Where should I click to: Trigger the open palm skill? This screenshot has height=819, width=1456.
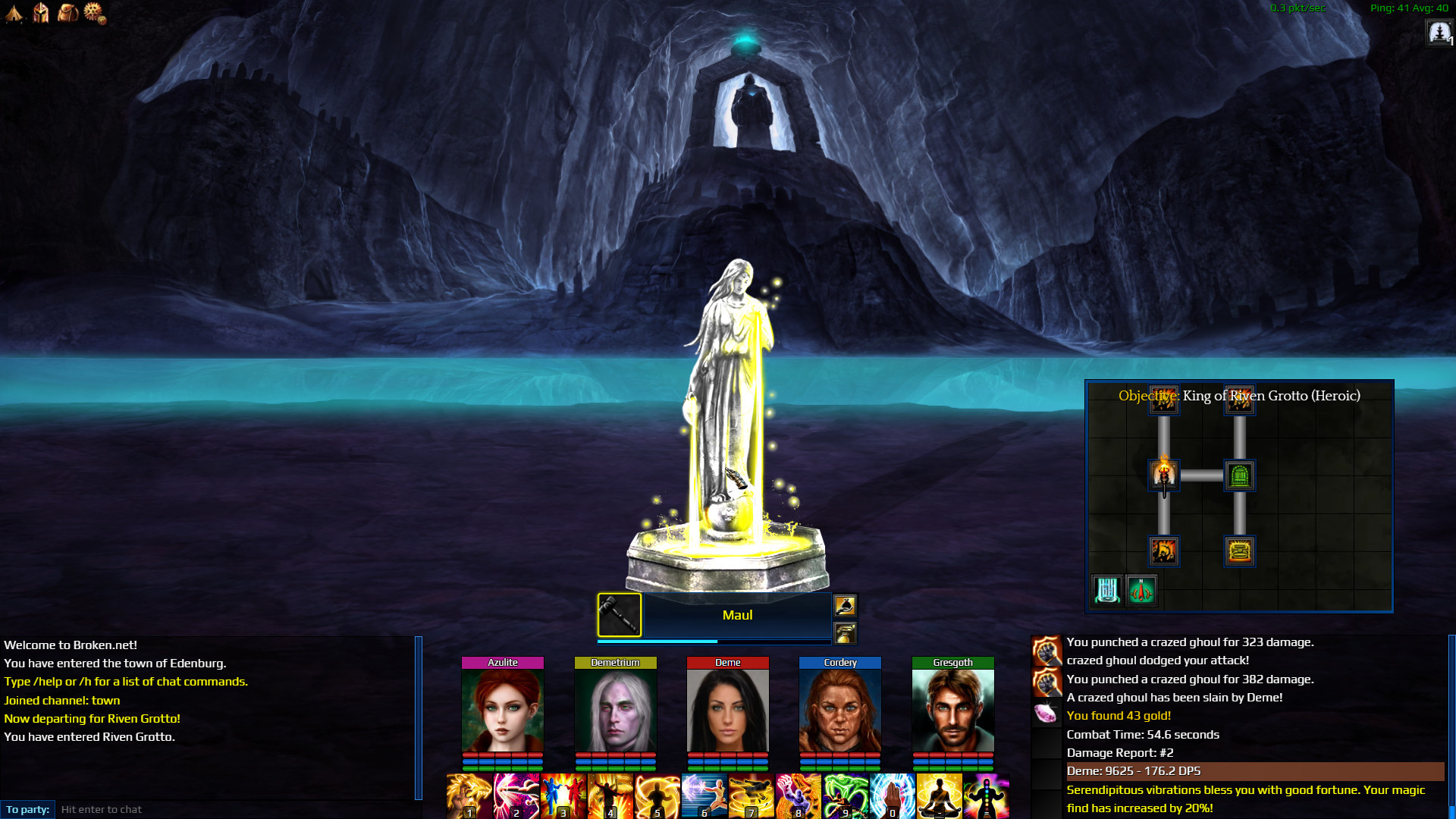892,796
